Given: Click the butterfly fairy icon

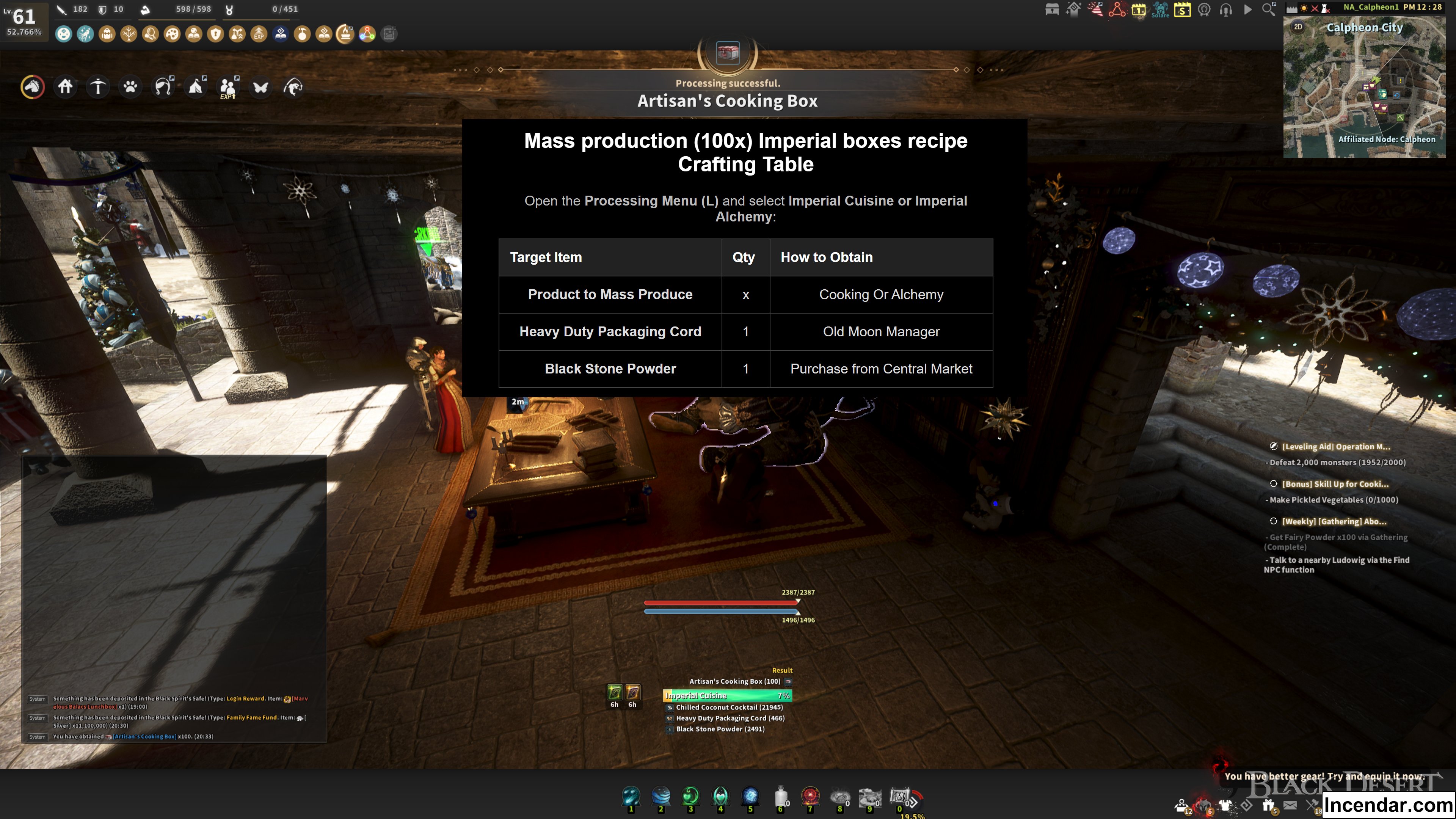Looking at the screenshot, I should [260, 87].
